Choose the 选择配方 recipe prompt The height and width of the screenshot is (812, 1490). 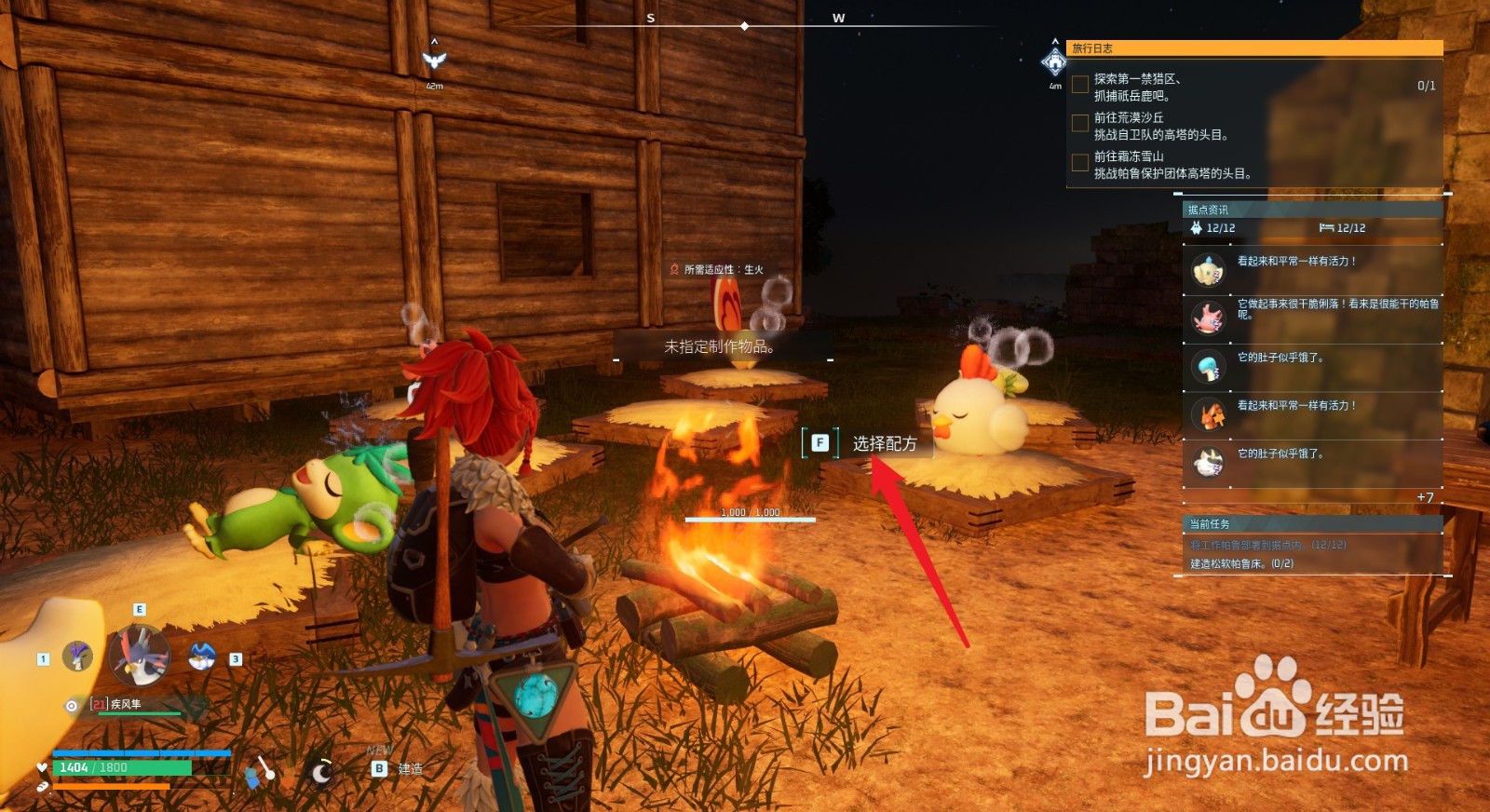pos(884,443)
